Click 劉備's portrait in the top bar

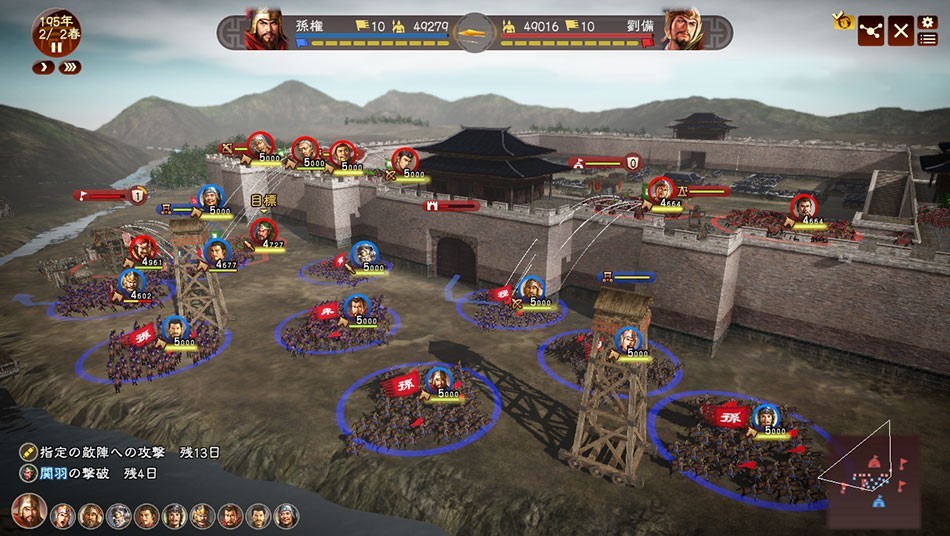tap(685, 30)
